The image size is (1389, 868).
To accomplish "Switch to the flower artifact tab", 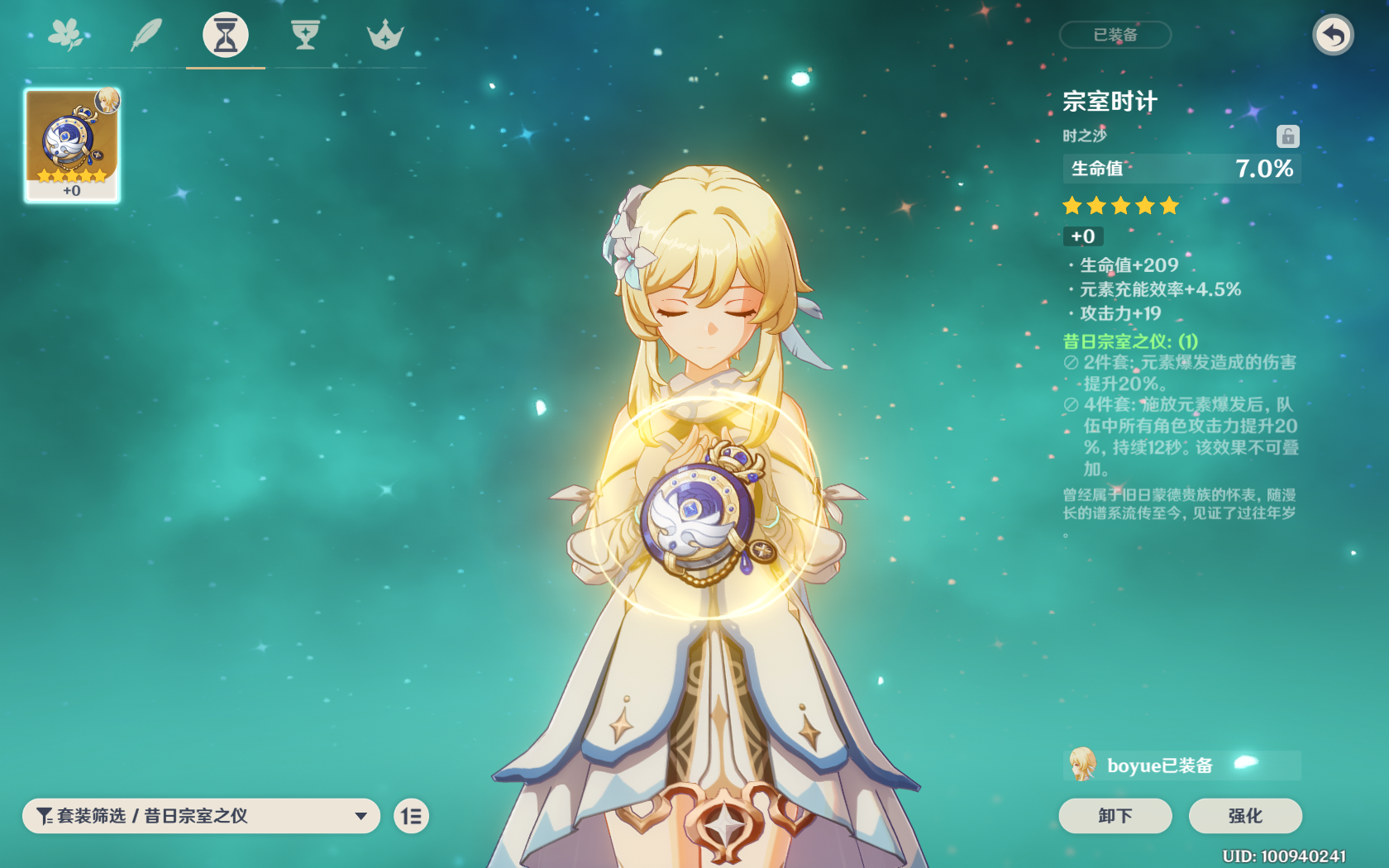I will click(x=66, y=35).
